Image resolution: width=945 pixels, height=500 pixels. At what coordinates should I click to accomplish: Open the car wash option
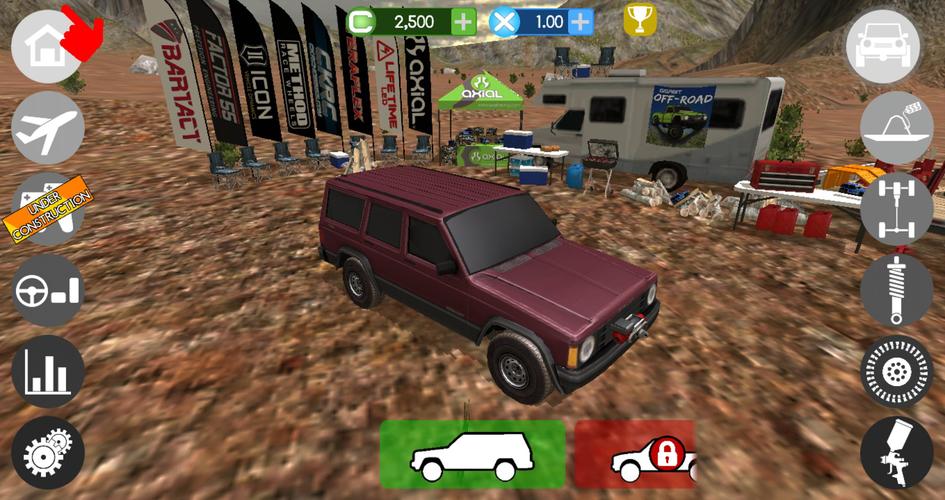pos(896,127)
